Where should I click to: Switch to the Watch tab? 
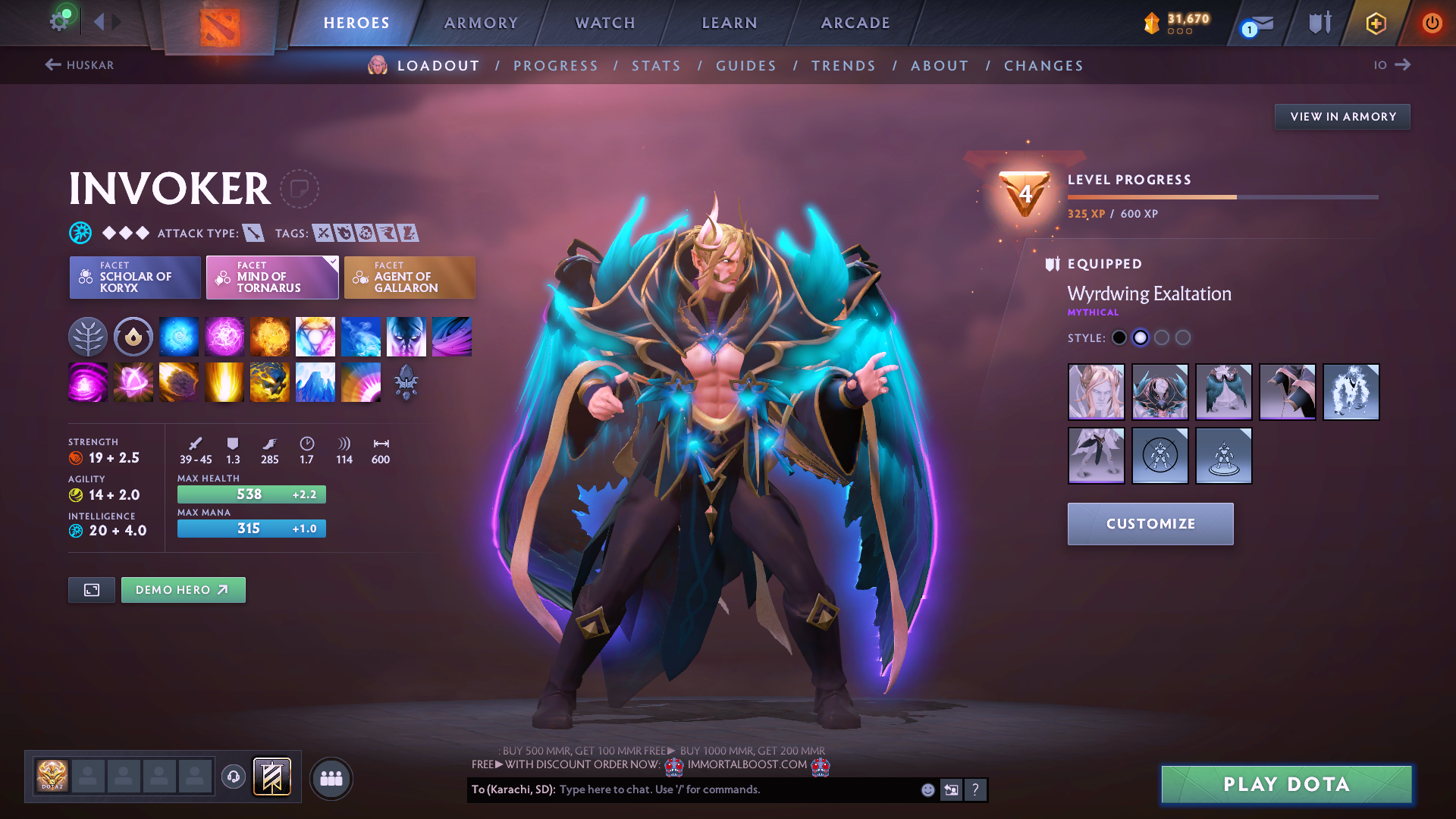coord(605,23)
